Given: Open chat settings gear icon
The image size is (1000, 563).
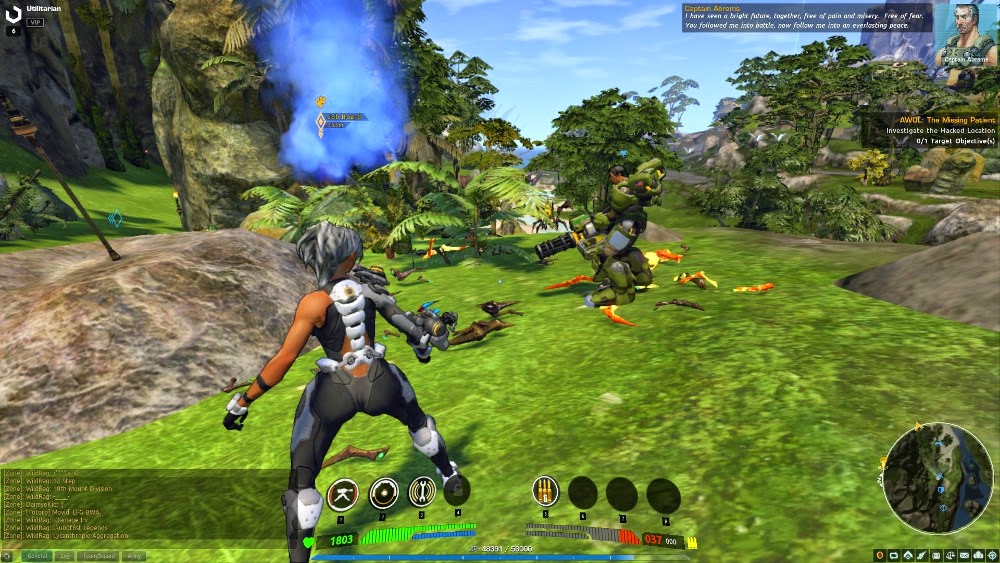Looking at the screenshot, I should (x=8, y=555).
